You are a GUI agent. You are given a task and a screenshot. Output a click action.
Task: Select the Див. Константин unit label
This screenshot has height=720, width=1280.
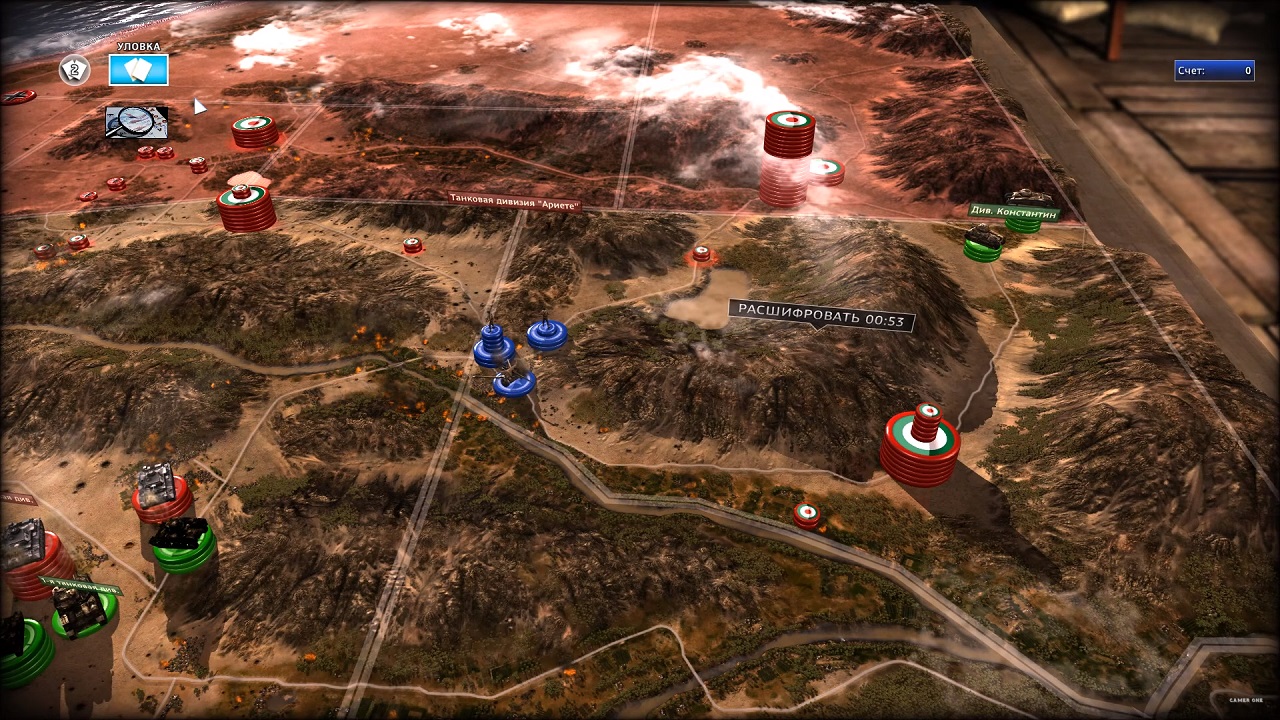pos(1012,212)
